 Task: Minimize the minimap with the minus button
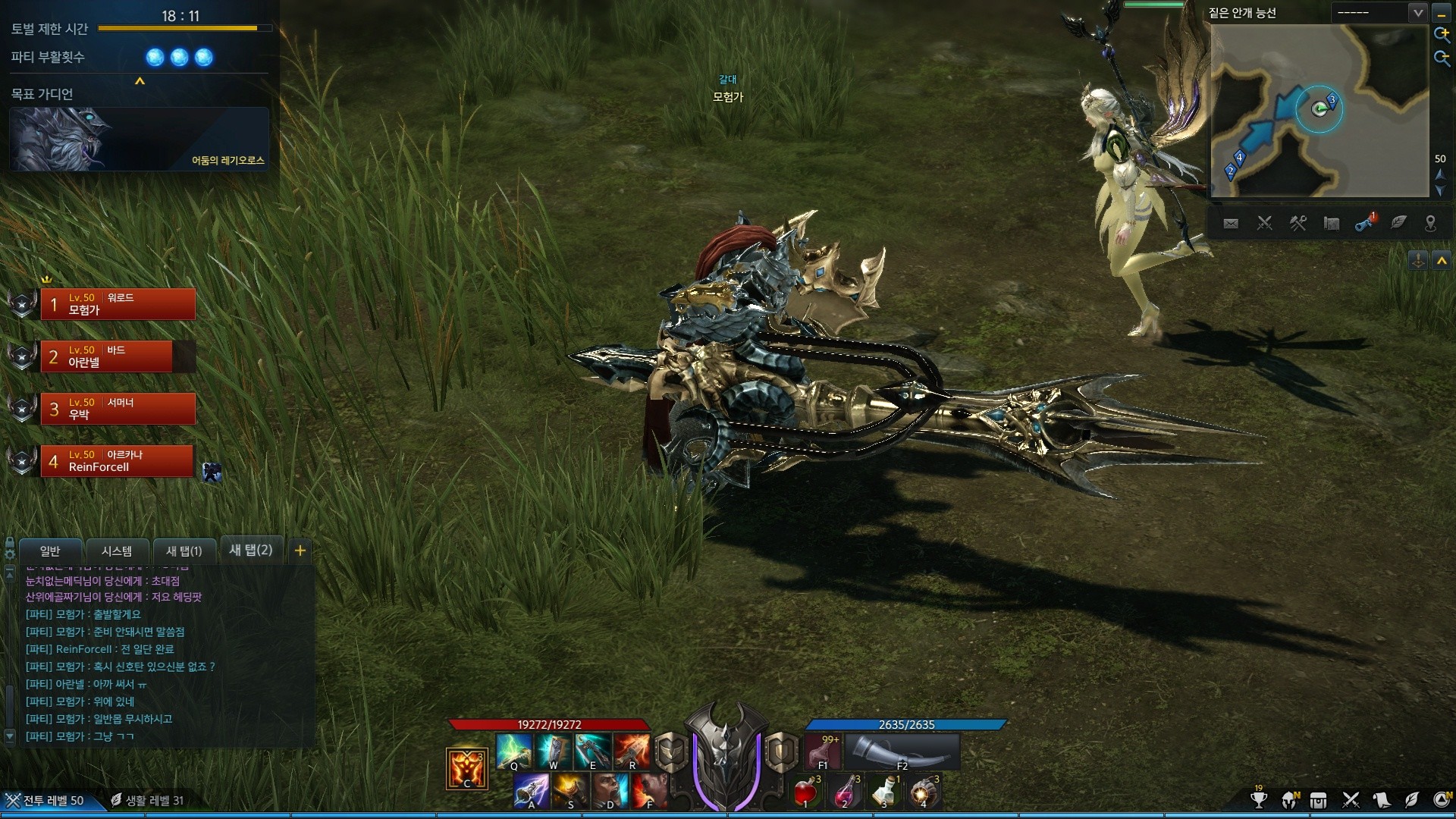(x=1441, y=13)
